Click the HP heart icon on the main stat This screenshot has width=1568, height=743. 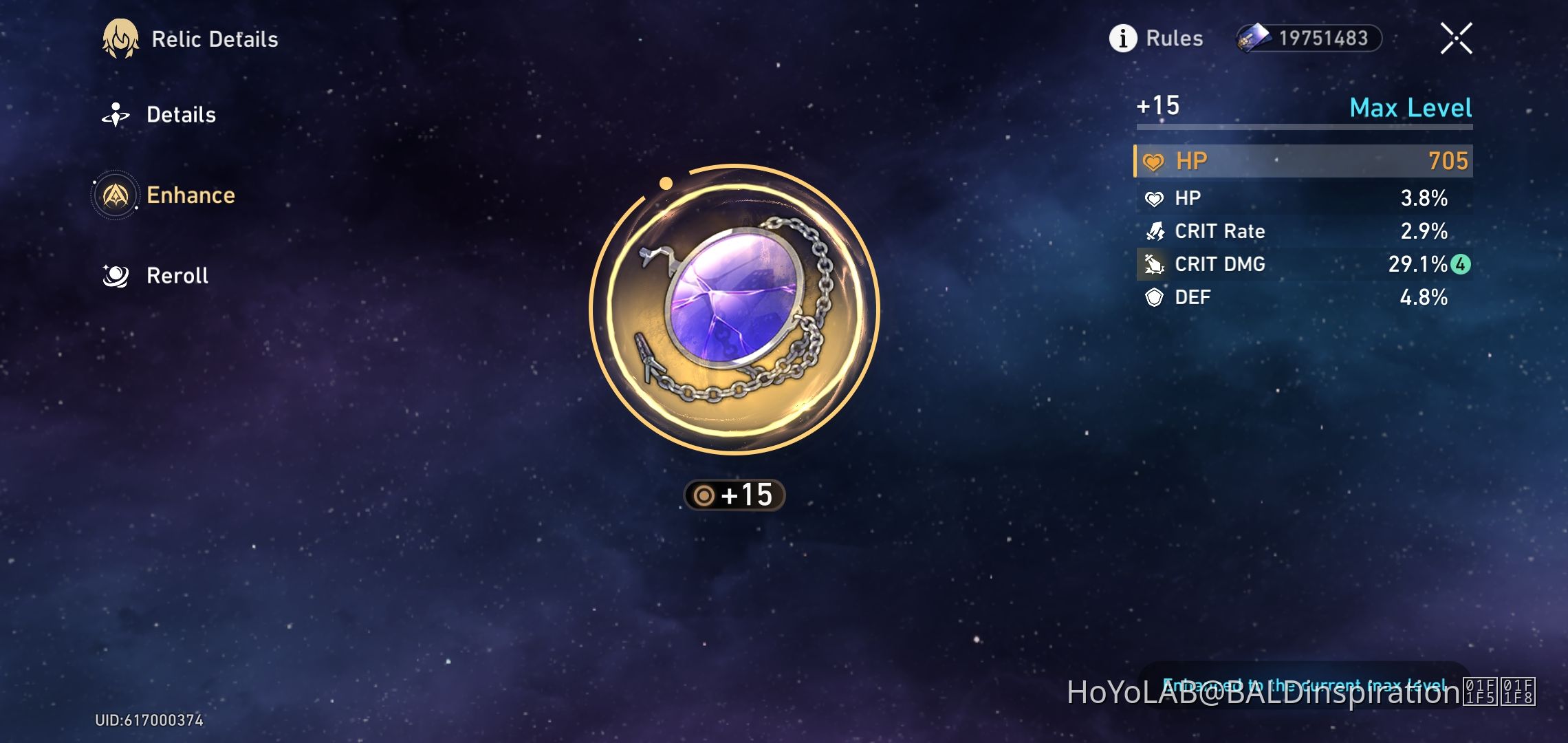click(x=1153, y=160)
